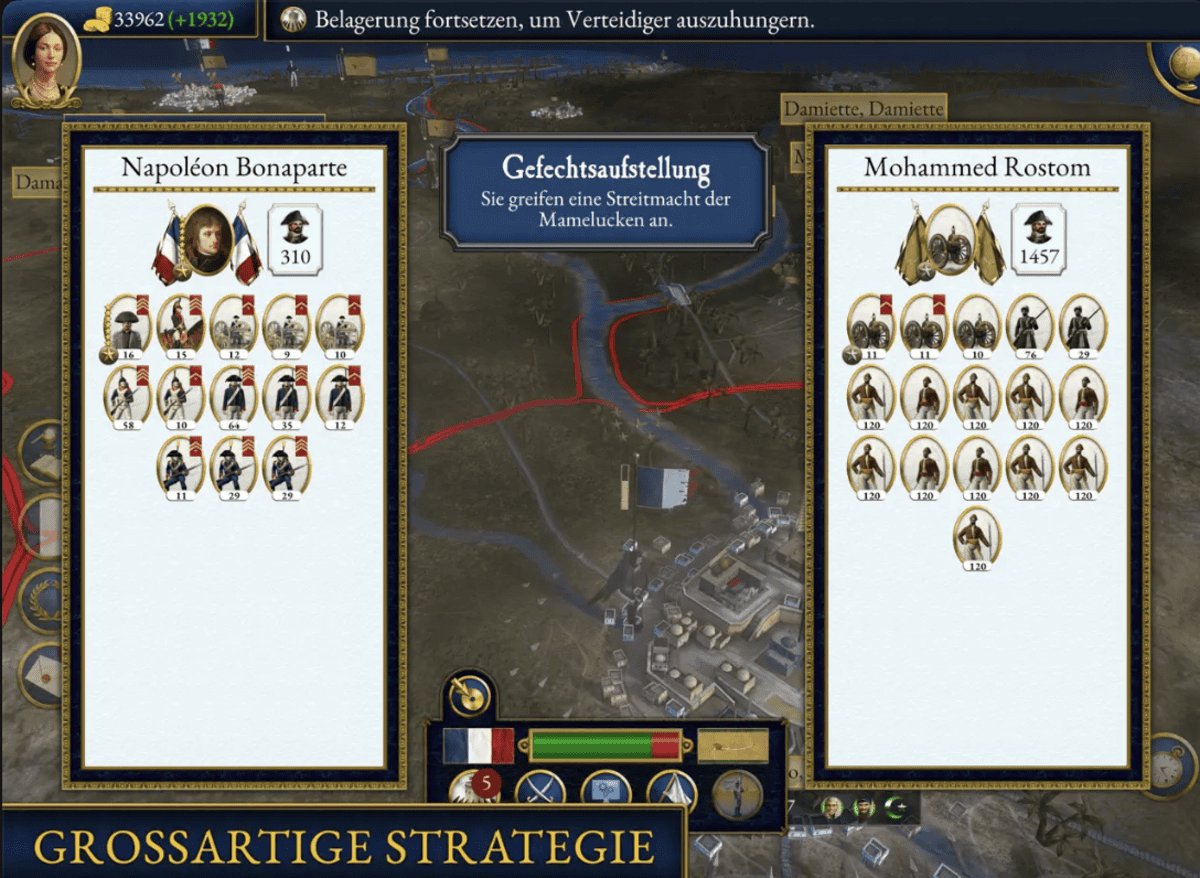Click the golden target arrow icon
Image resolution: width=1200 pixels, height=878 pixels.
[x=470, y=694]
